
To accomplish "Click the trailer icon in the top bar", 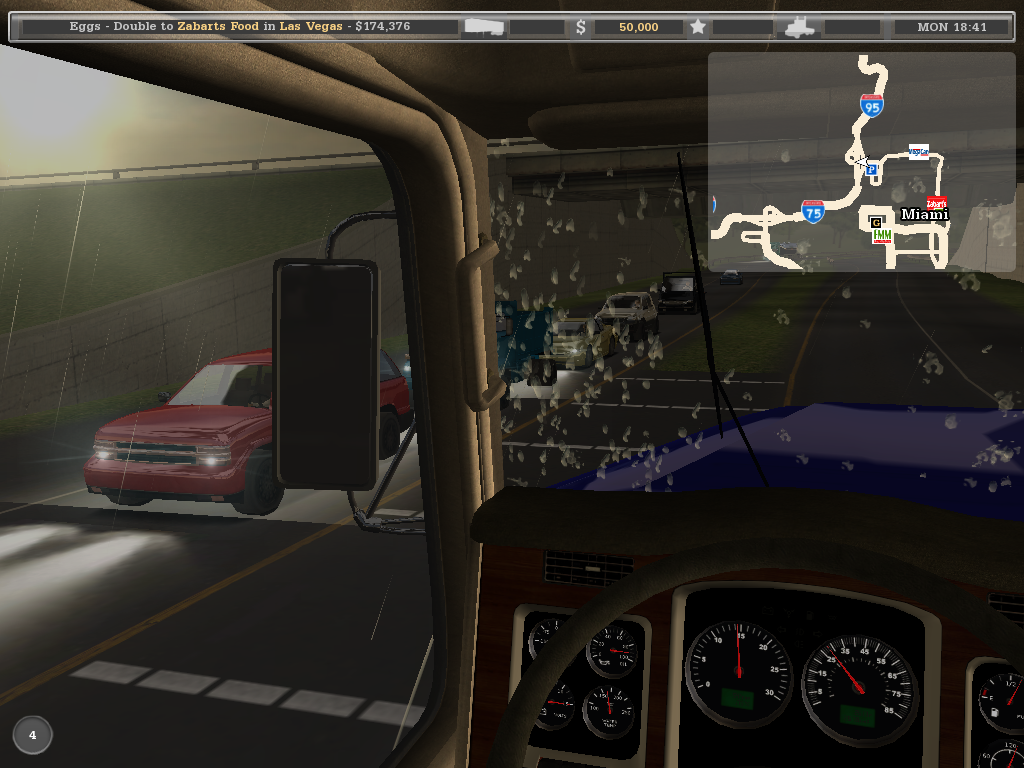I will (484, 27).
